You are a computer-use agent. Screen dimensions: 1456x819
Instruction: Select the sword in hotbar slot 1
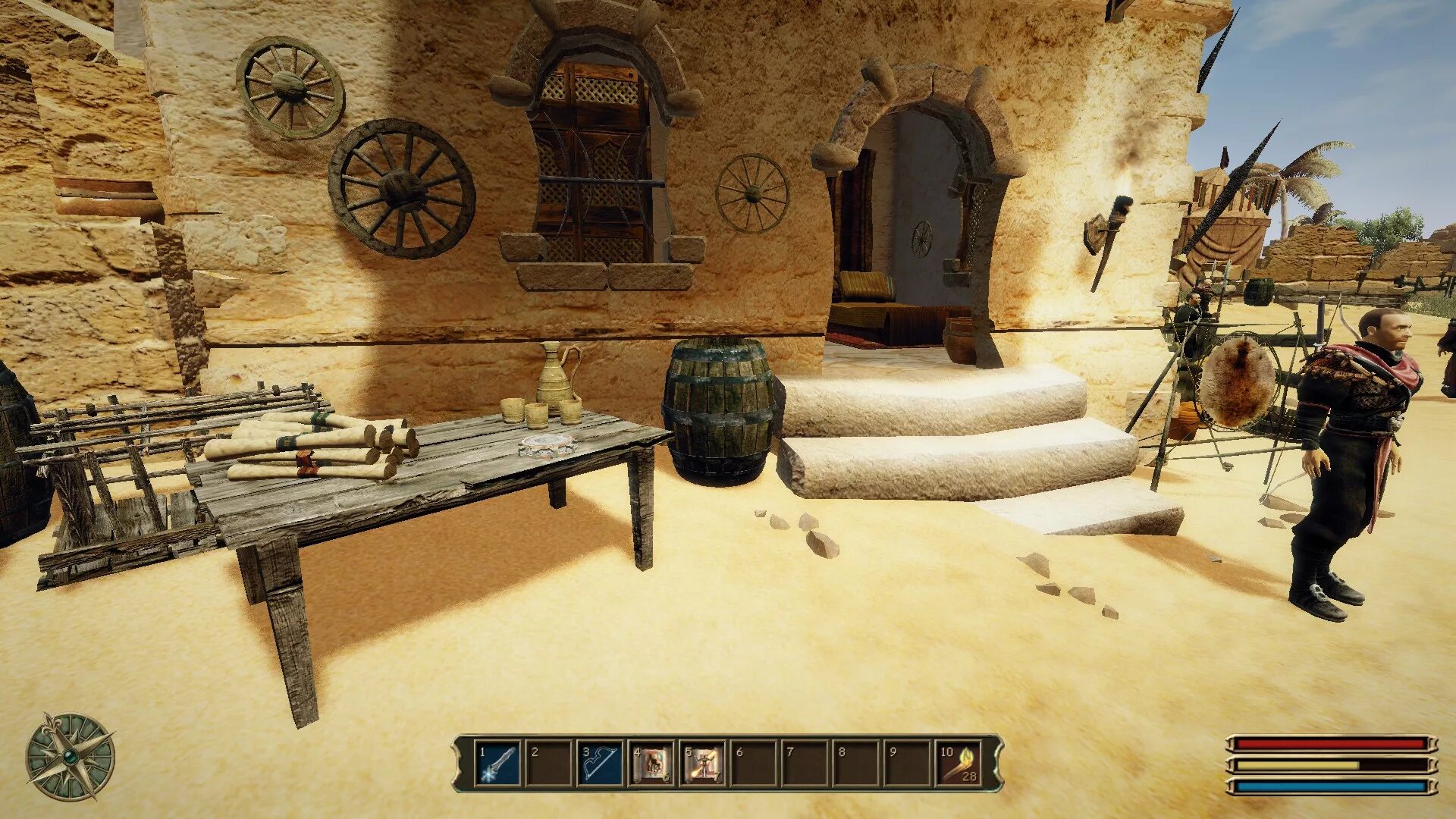498,764
